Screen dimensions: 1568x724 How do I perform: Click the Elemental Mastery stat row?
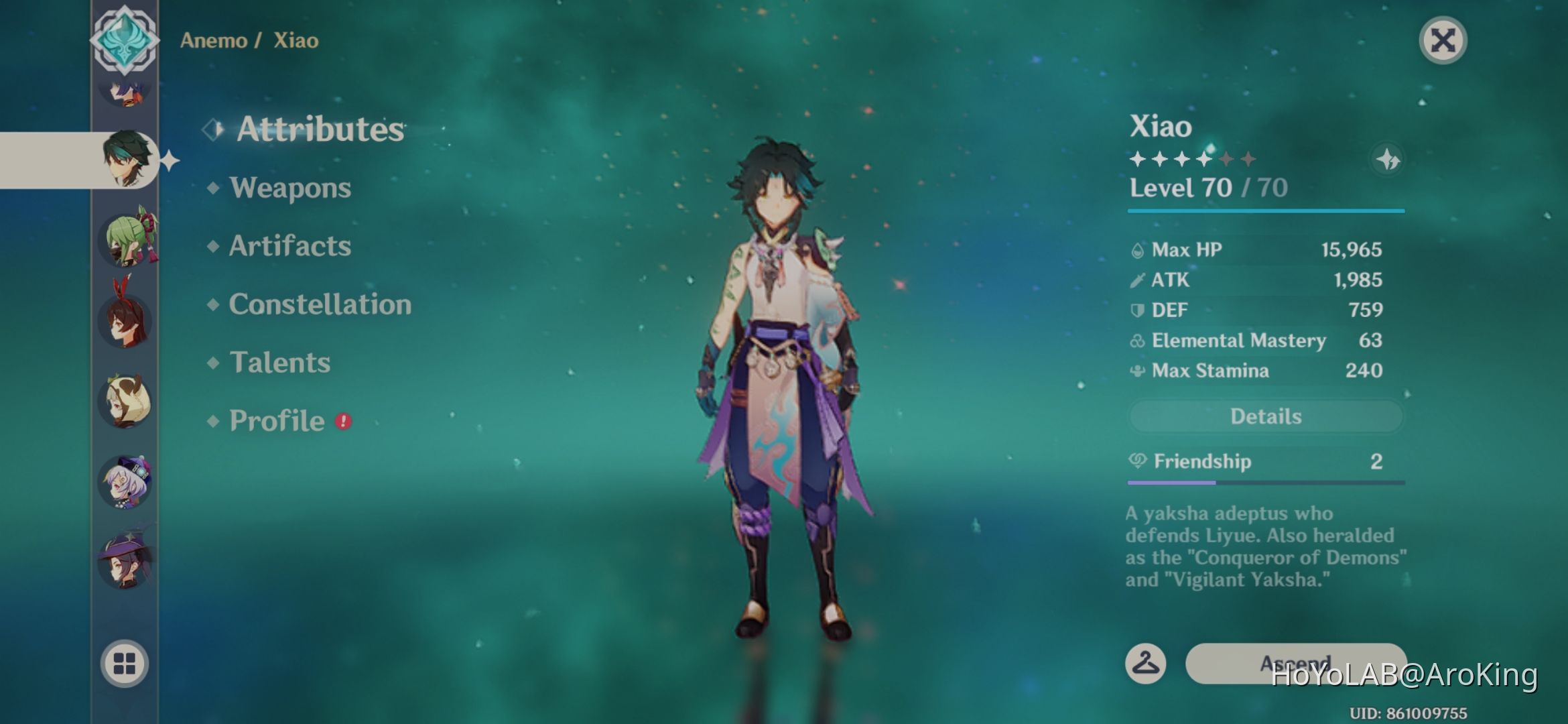tap(1260, 340)
